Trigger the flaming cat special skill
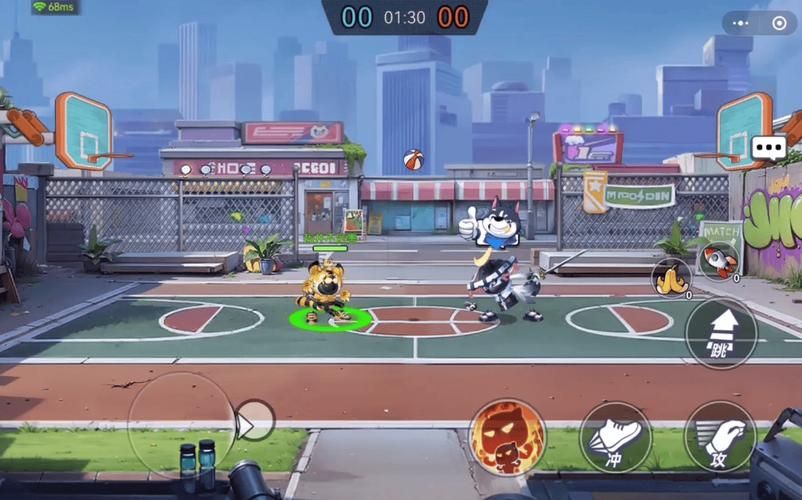 tap(507, 437)
